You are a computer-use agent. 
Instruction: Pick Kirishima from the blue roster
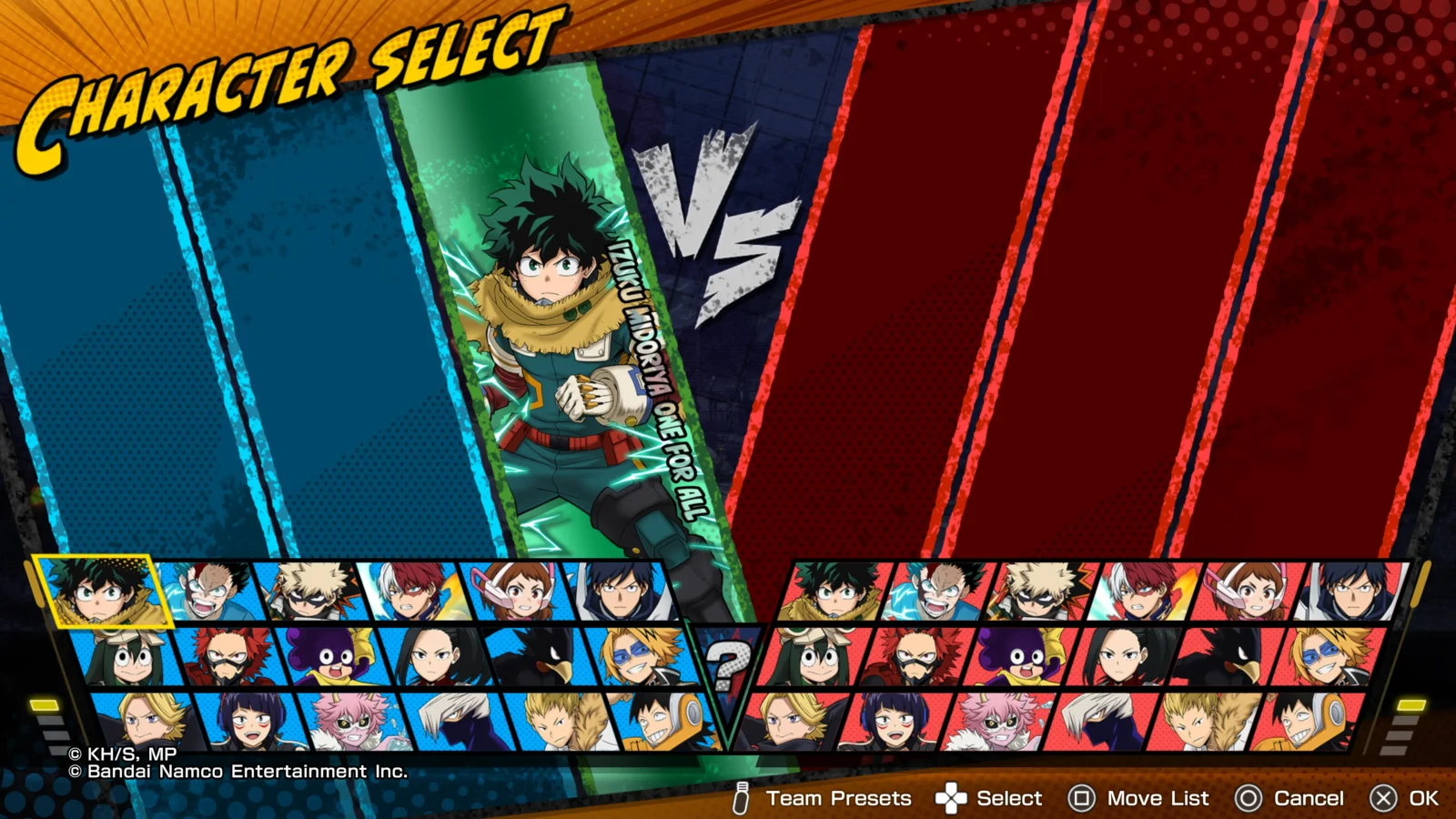tap(232, 657)
